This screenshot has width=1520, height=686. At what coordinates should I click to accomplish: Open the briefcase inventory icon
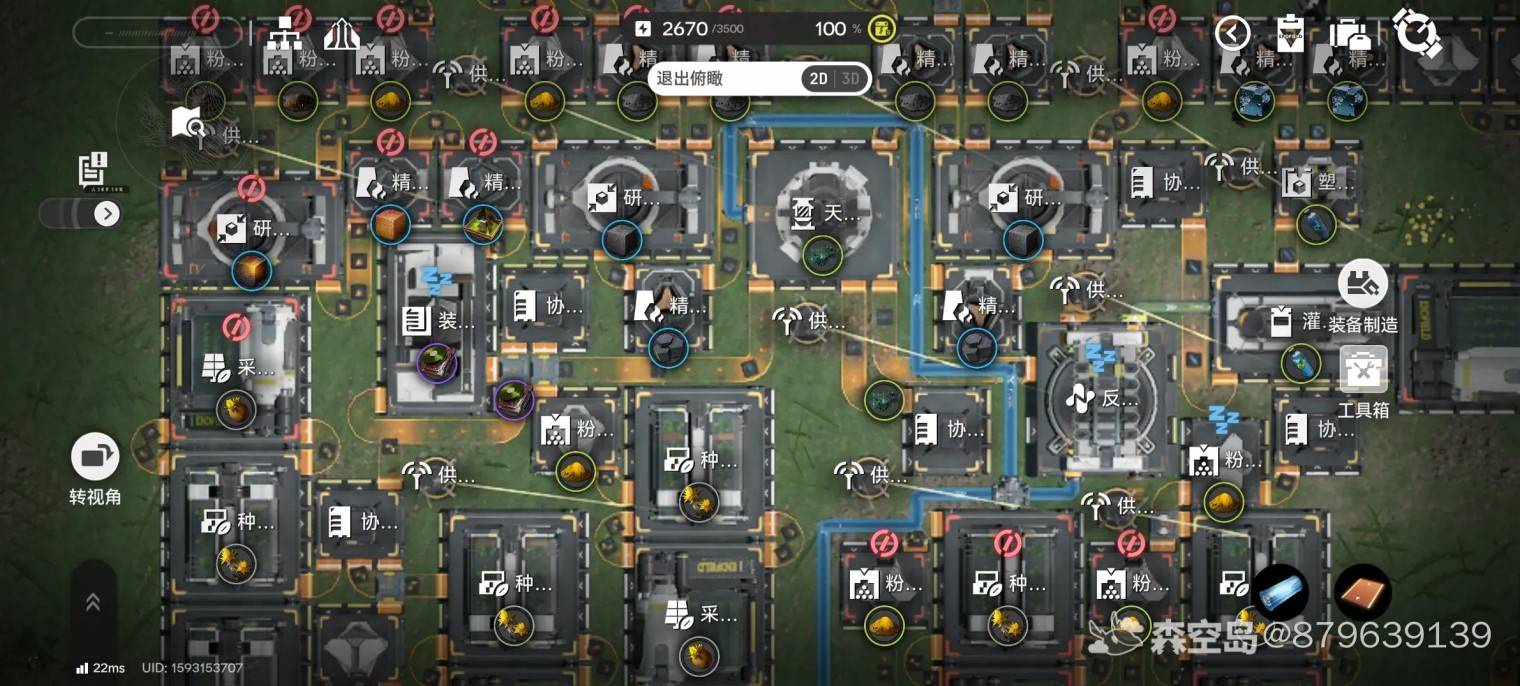(x=1348, y=33)
